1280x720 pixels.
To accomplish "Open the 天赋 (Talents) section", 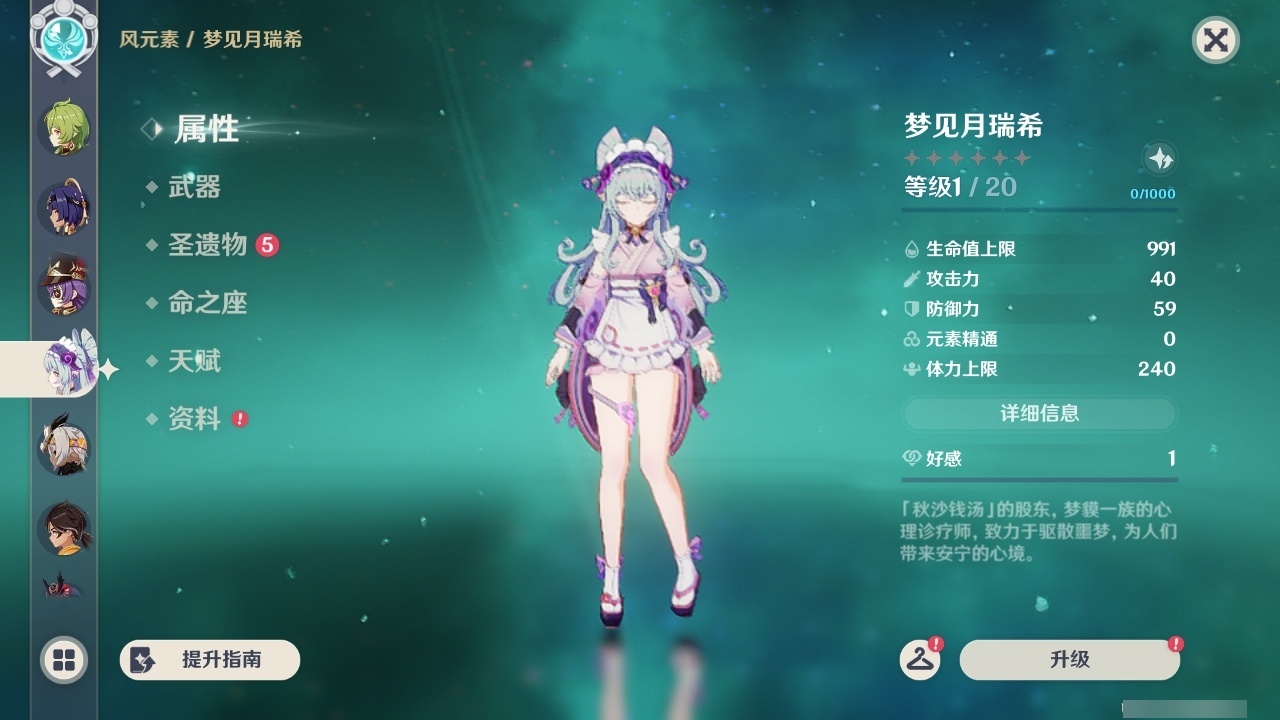I will pos(196,361).
